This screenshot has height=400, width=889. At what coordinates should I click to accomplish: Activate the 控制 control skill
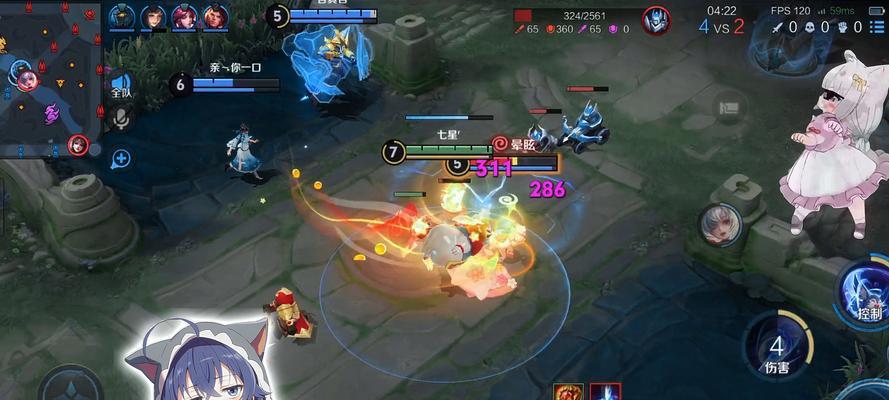click(x=867, y=292)
